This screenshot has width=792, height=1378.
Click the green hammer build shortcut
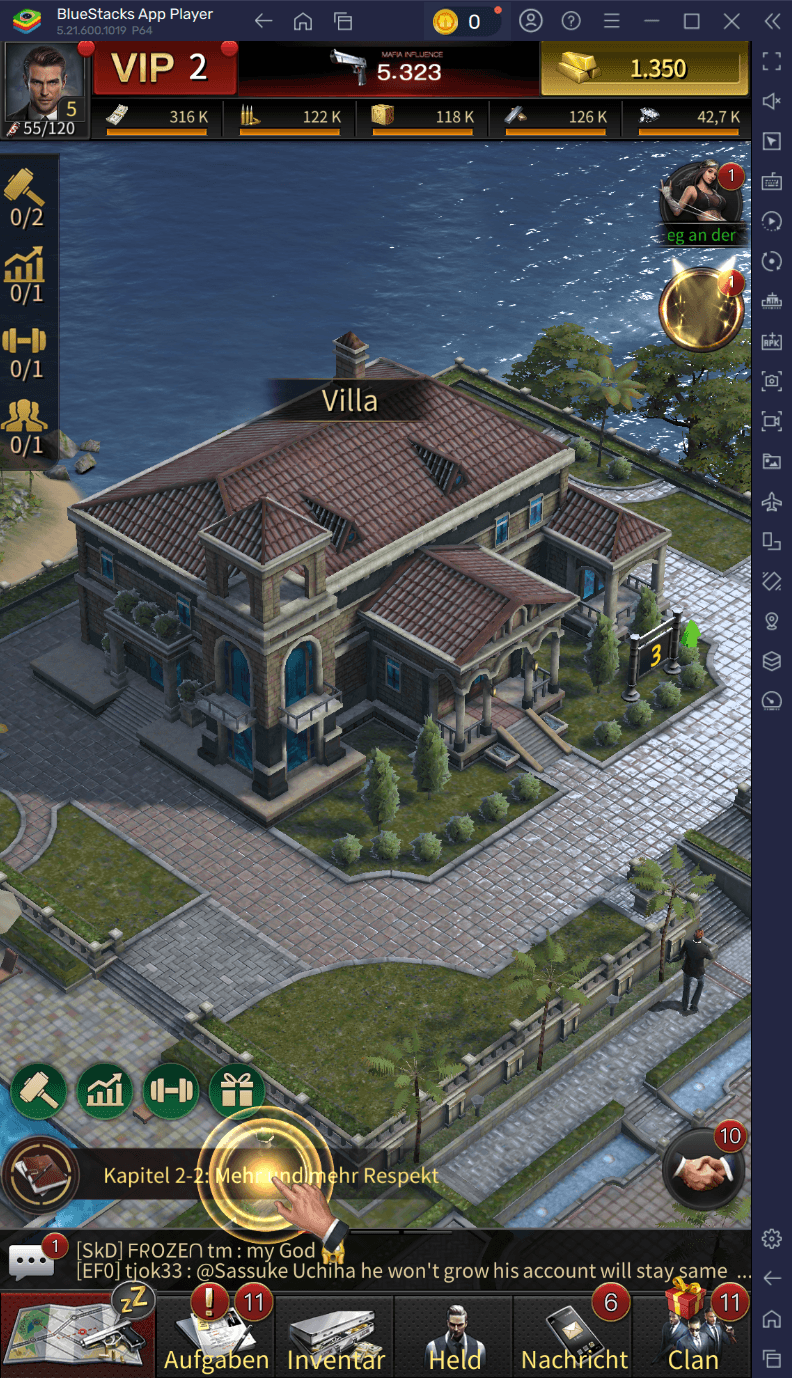(39, 1090)
